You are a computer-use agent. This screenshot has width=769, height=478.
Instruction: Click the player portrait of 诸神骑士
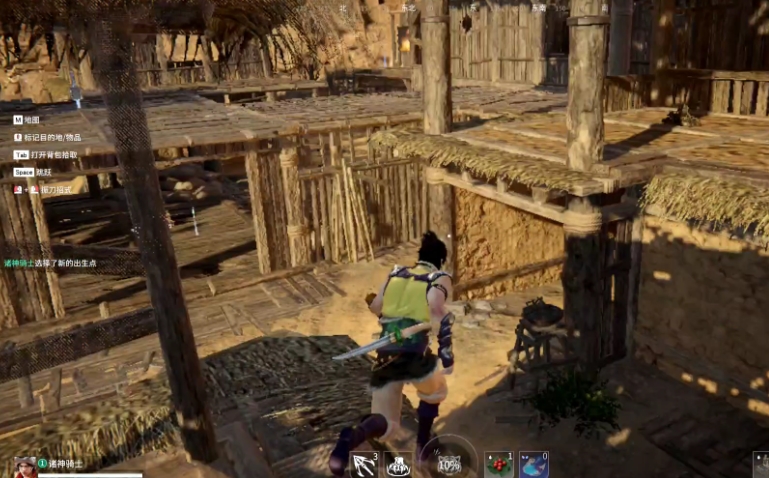pyautogui.click(x=25, y=467)
